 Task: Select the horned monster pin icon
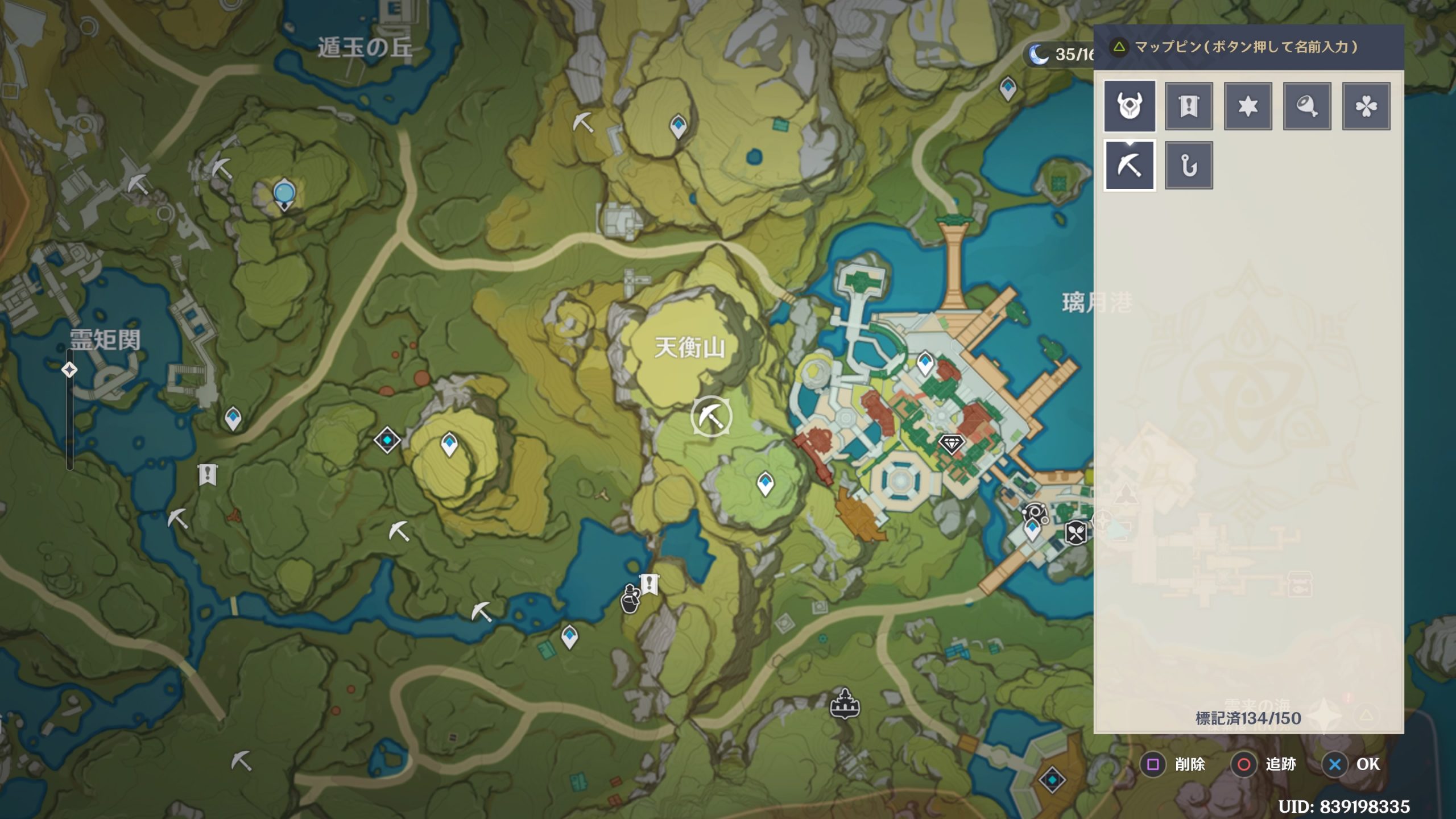pos(1129,106)
